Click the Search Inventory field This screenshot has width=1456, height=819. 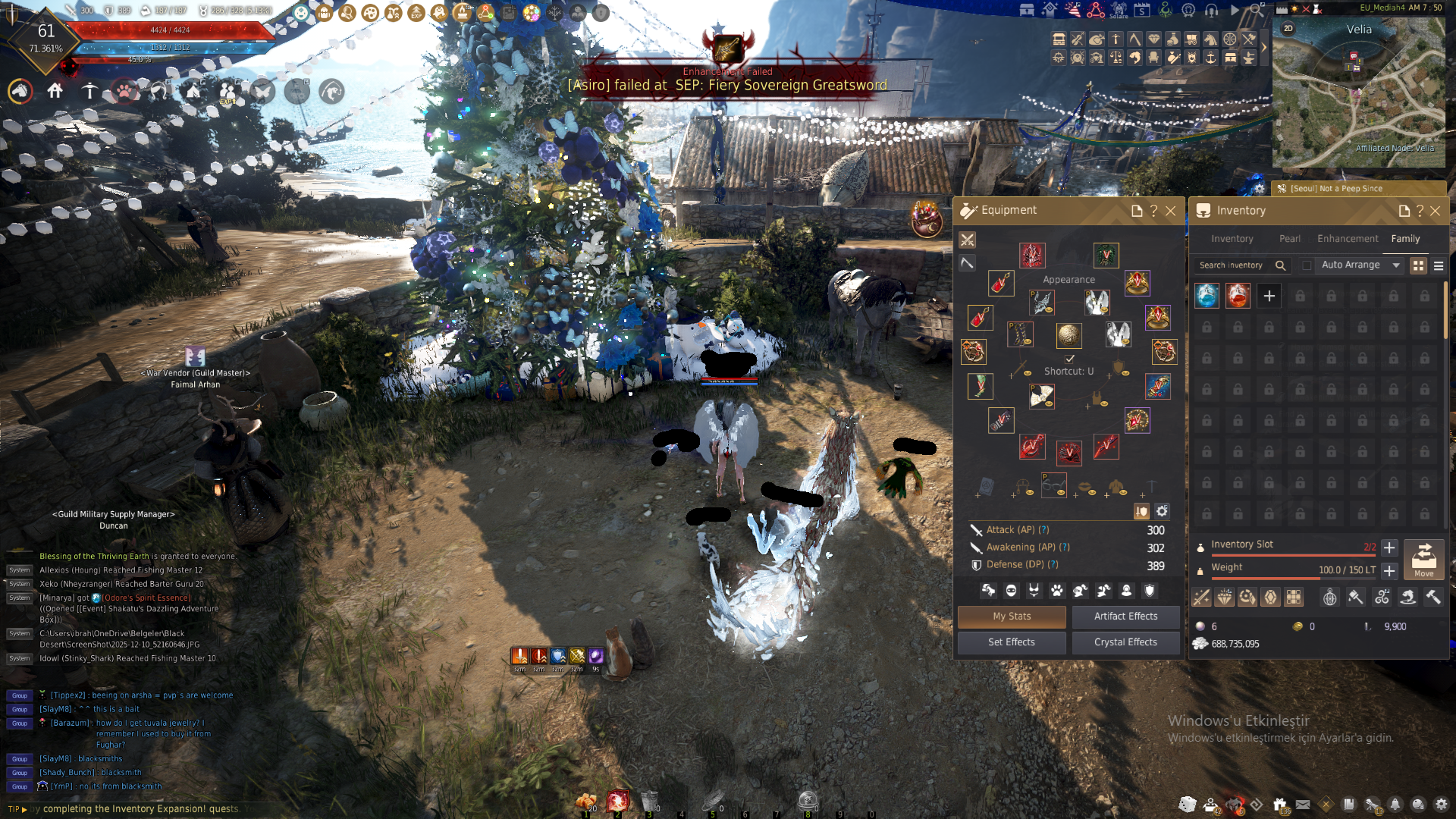point(1232,265)
